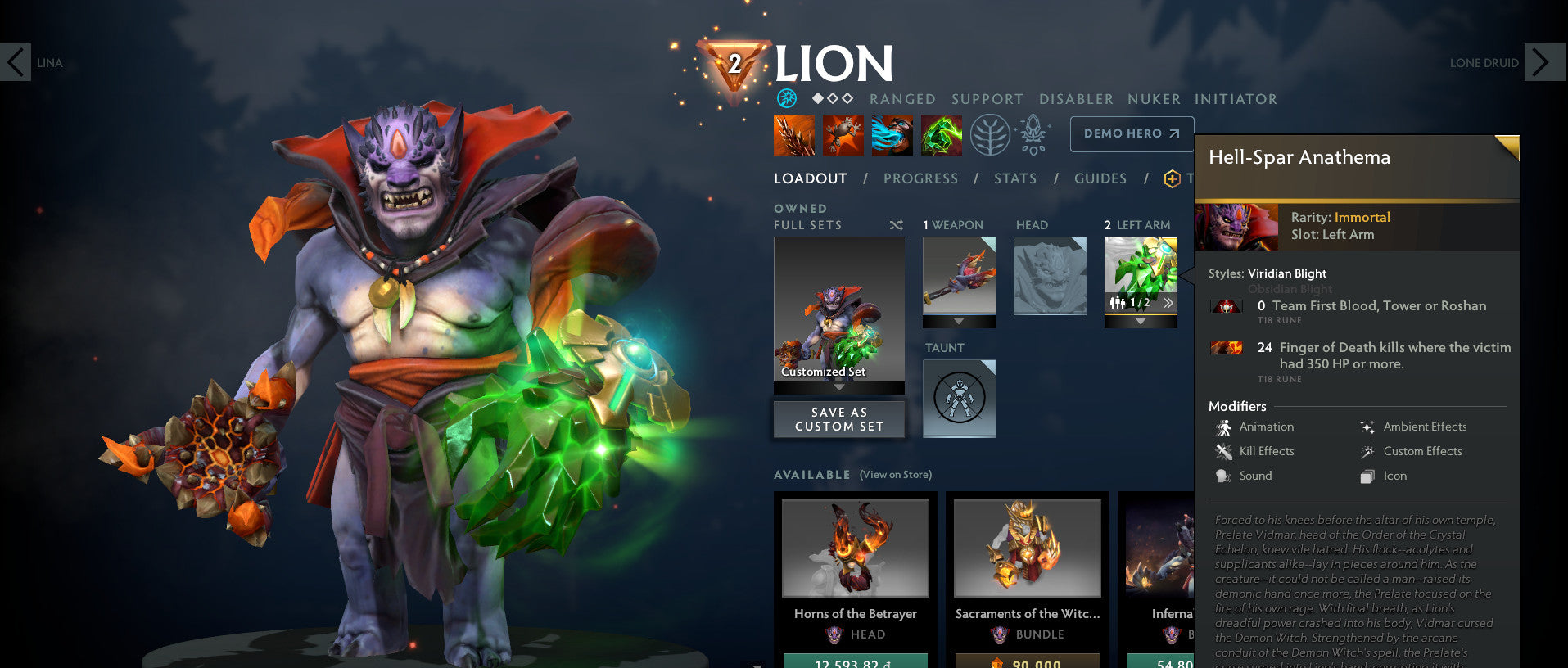The image size is (1568, 668).
Task: Click the Demo Hero button
Action: coord(1131,133)
